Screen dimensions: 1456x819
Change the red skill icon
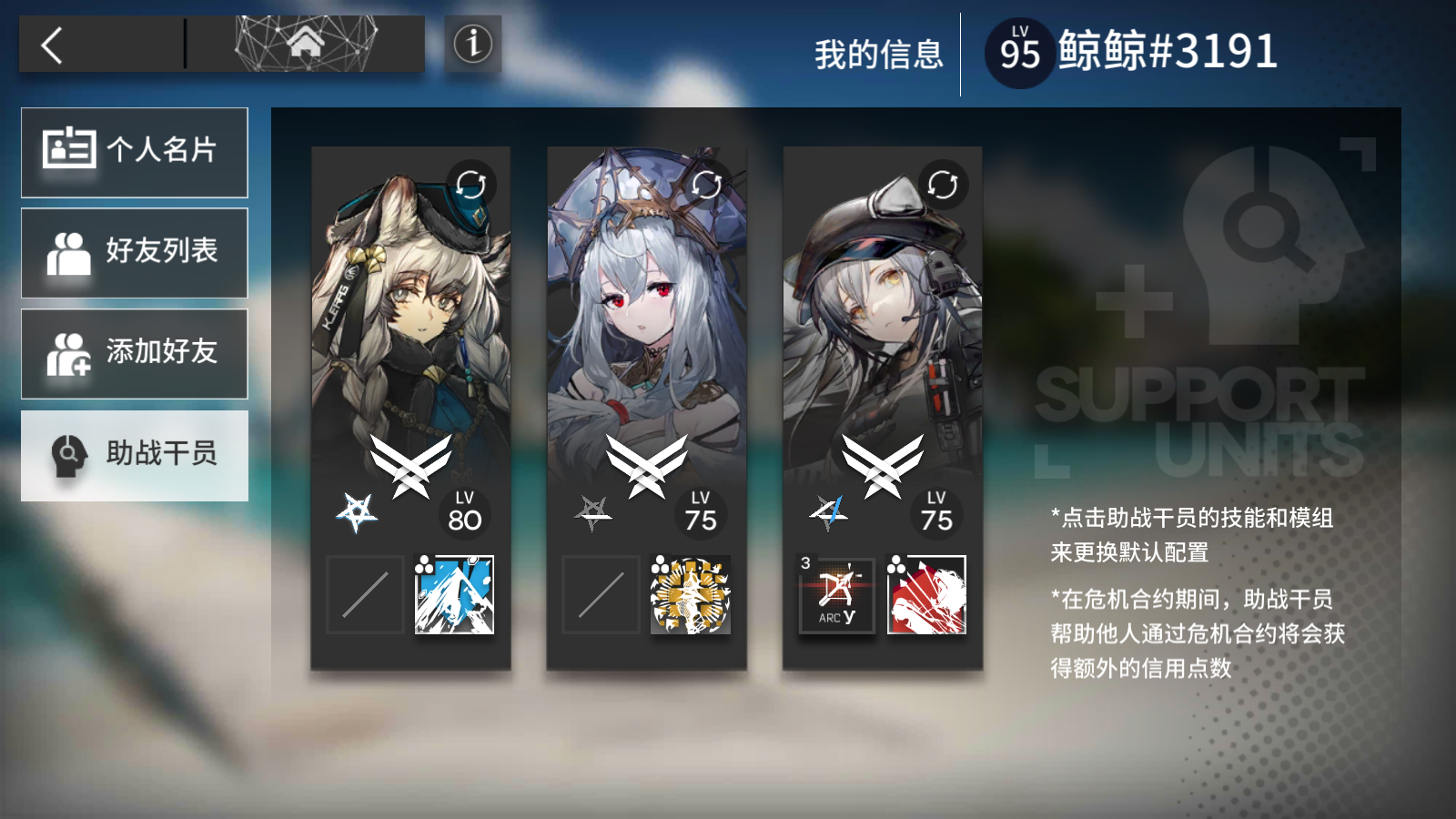tap(926, 594)
